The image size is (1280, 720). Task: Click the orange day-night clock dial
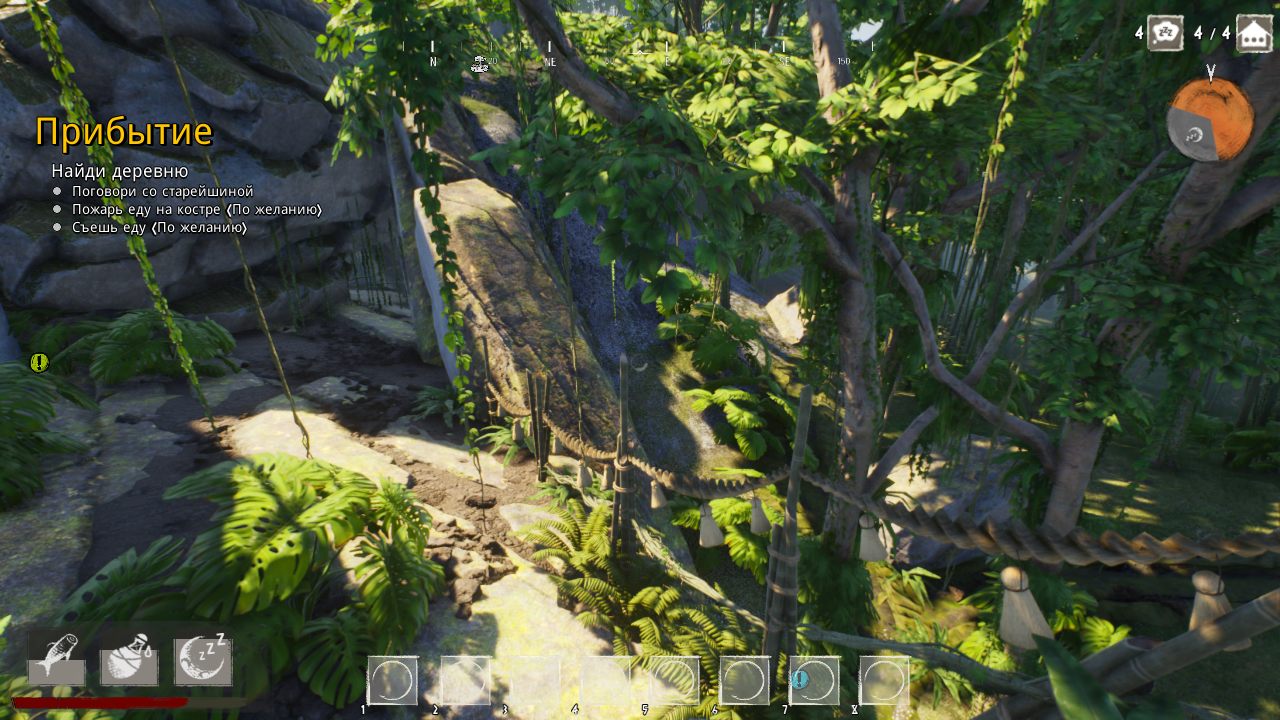click(1210, 119)
